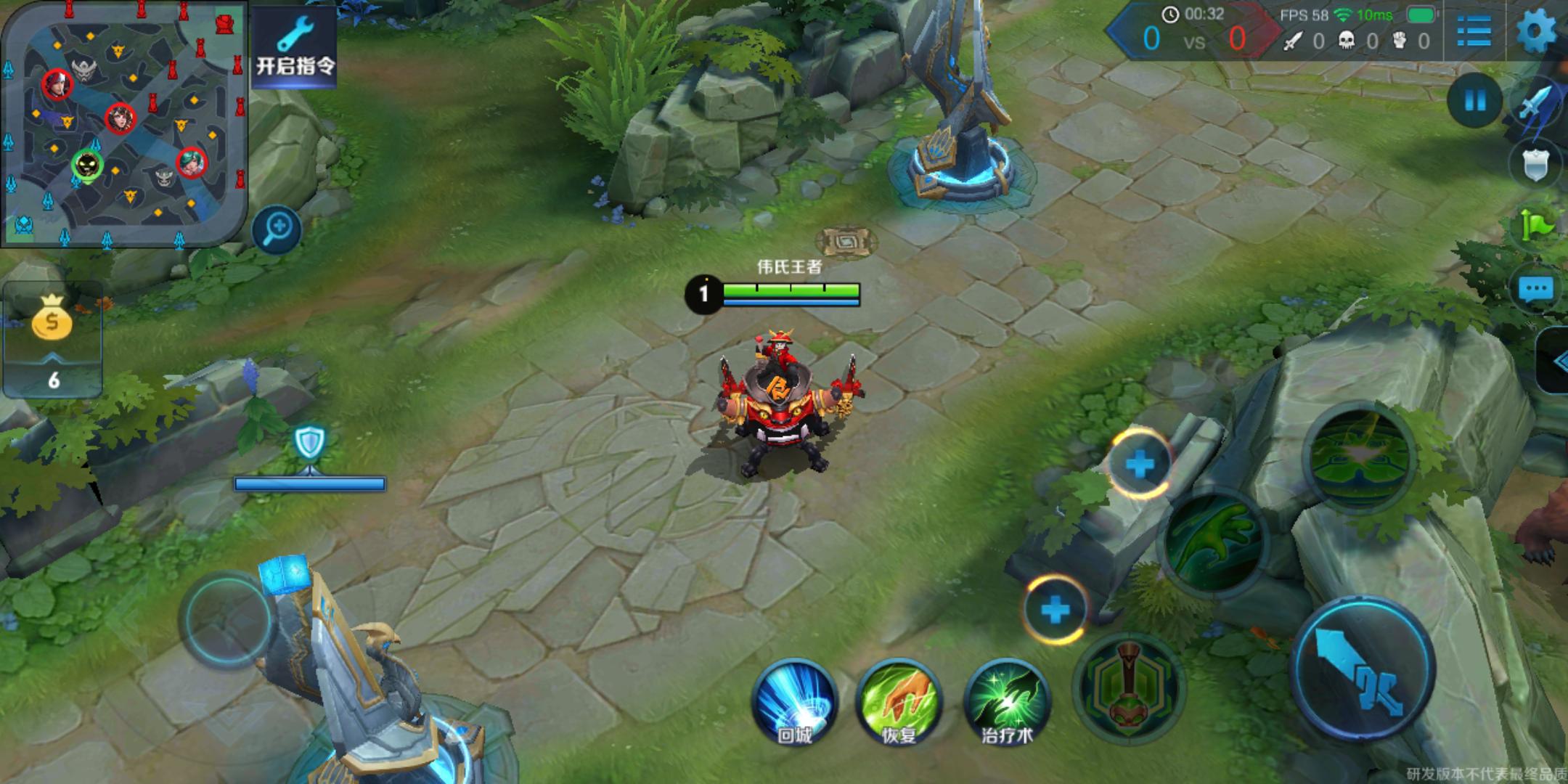Viewport: 1568px width, 784px height.
Task: Send the shield defend signal
Action: 1536,166
